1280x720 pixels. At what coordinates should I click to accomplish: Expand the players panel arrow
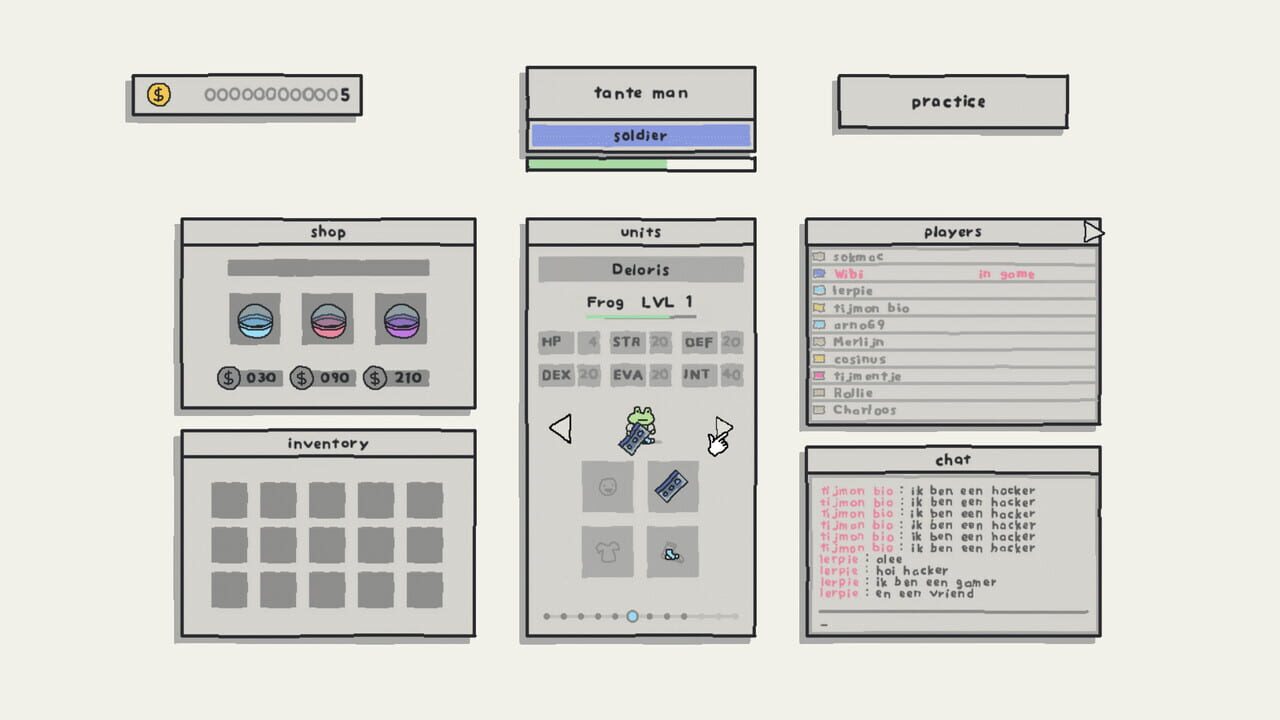1093,231
